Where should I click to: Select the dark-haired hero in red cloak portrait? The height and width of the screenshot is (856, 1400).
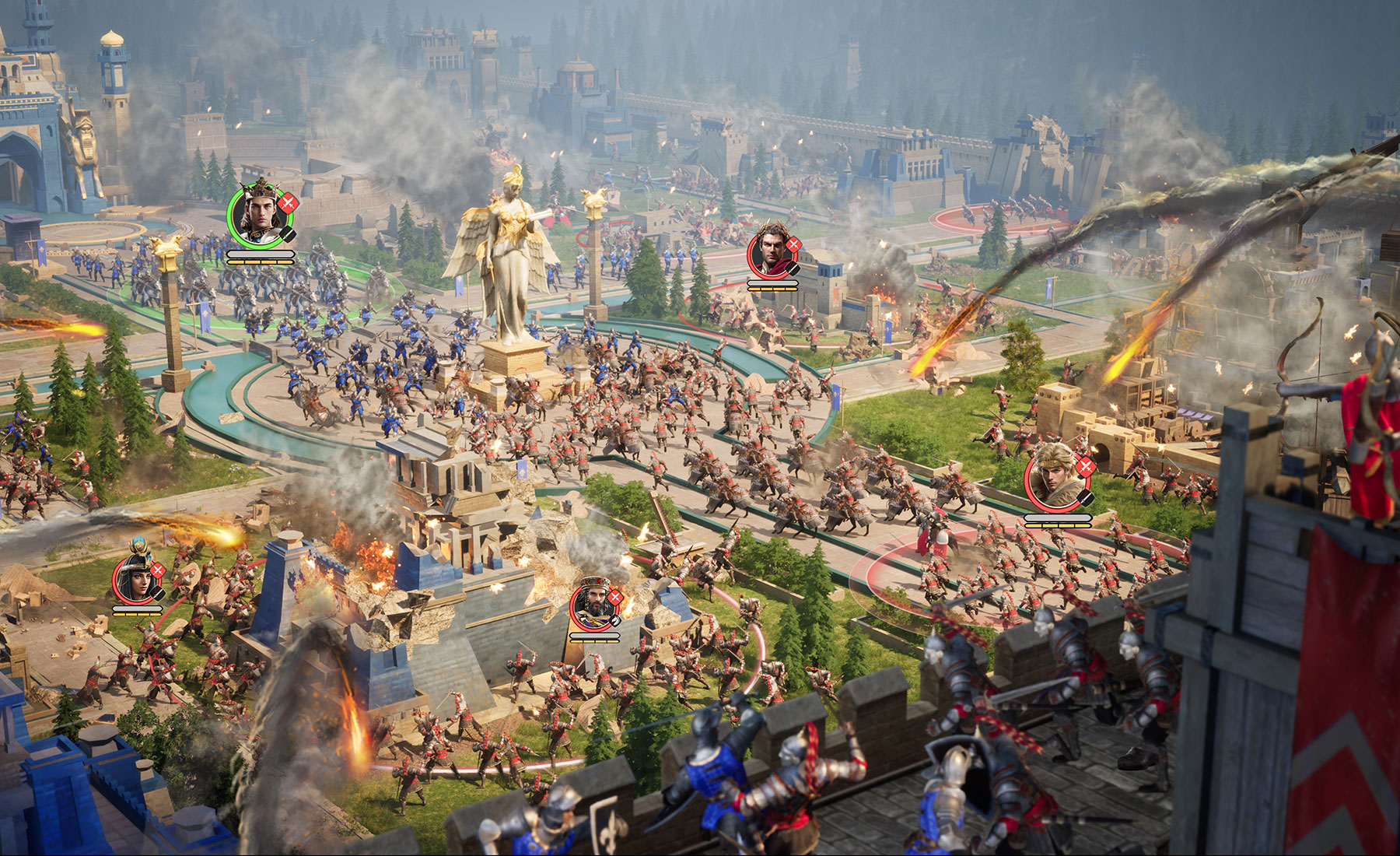pyautogui.click(x=770, y=254)
